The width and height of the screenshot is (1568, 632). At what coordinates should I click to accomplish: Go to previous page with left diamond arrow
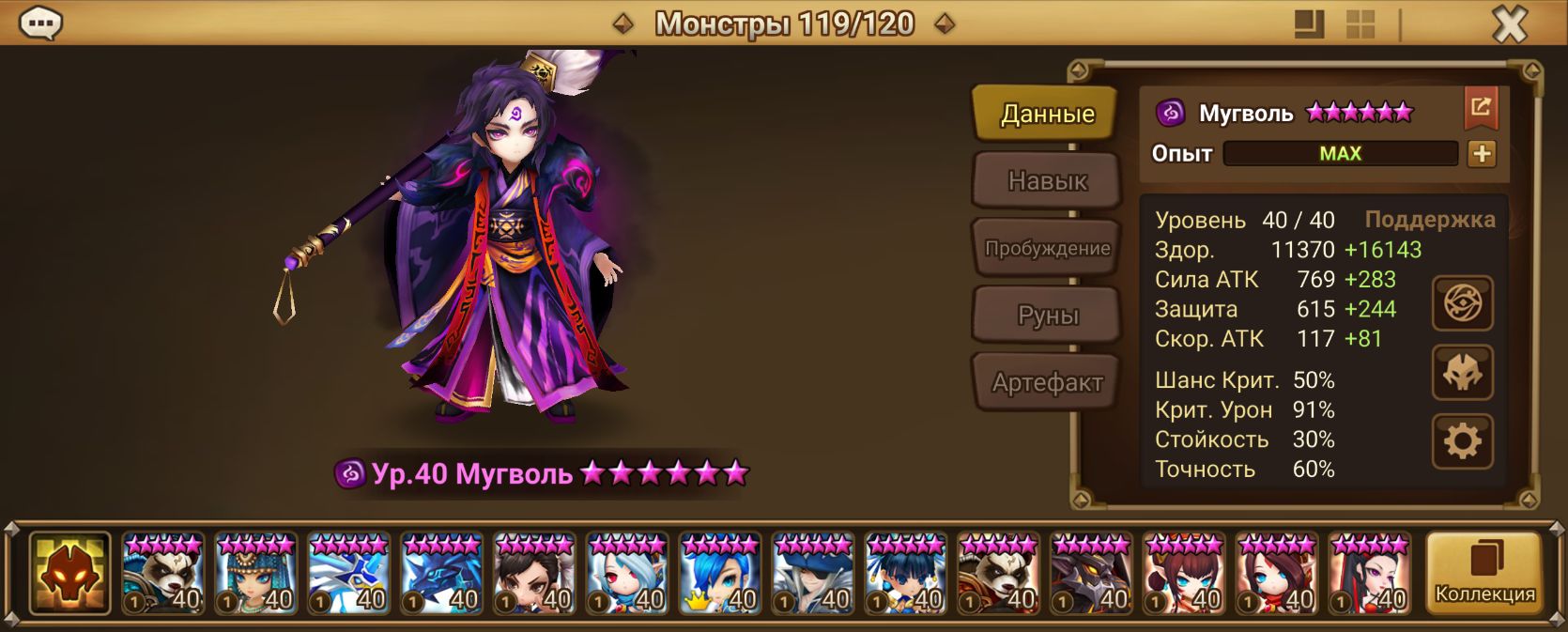click(623, 23)
